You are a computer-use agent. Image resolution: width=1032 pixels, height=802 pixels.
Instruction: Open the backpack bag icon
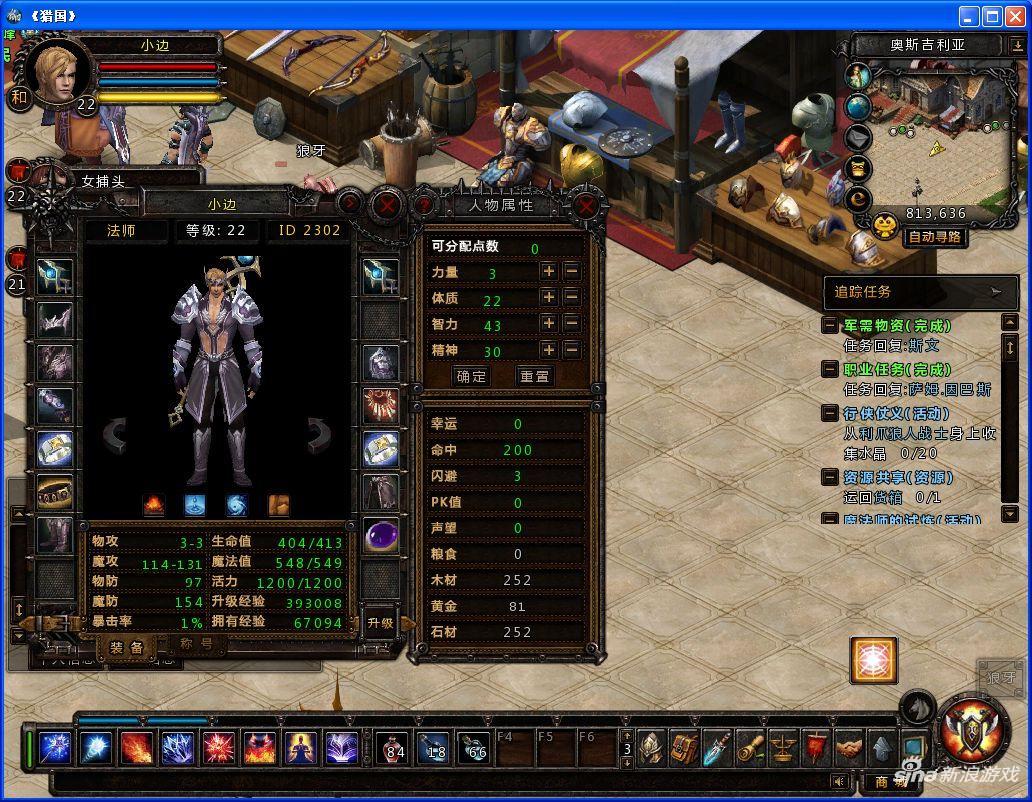684,747
